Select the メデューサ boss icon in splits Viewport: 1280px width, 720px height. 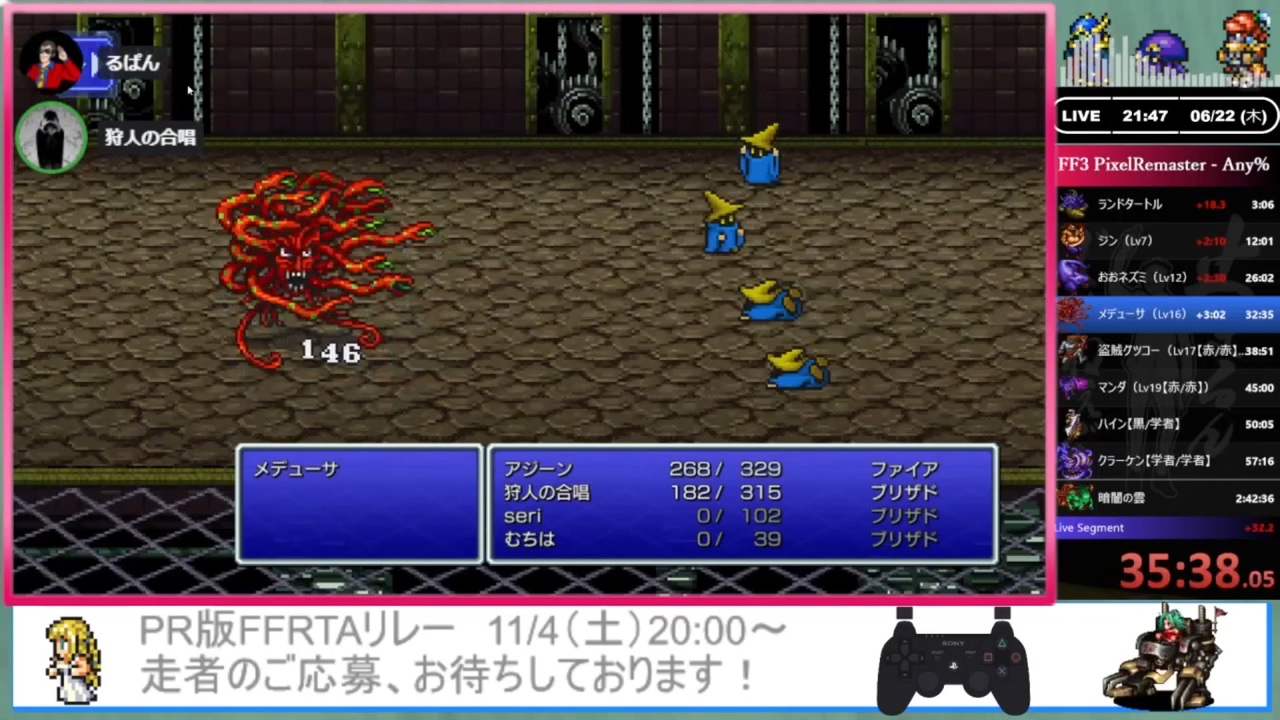coord(1074,313)
